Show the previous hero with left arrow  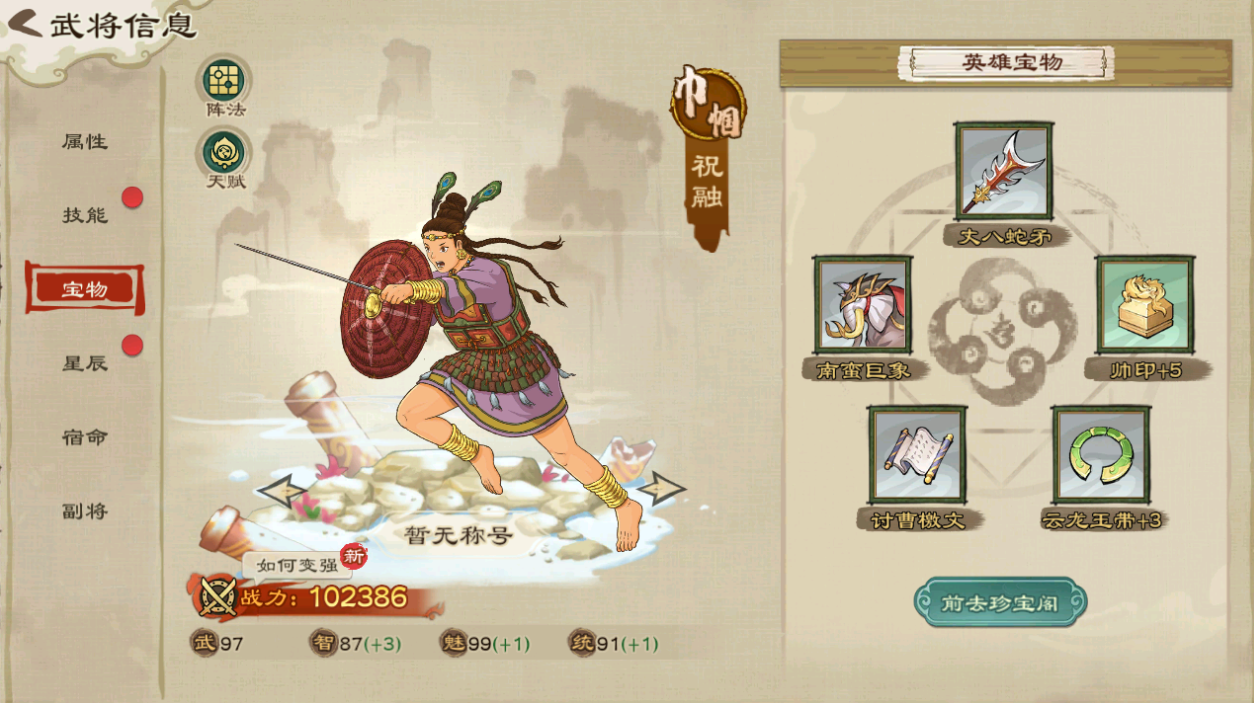(281, 490)
